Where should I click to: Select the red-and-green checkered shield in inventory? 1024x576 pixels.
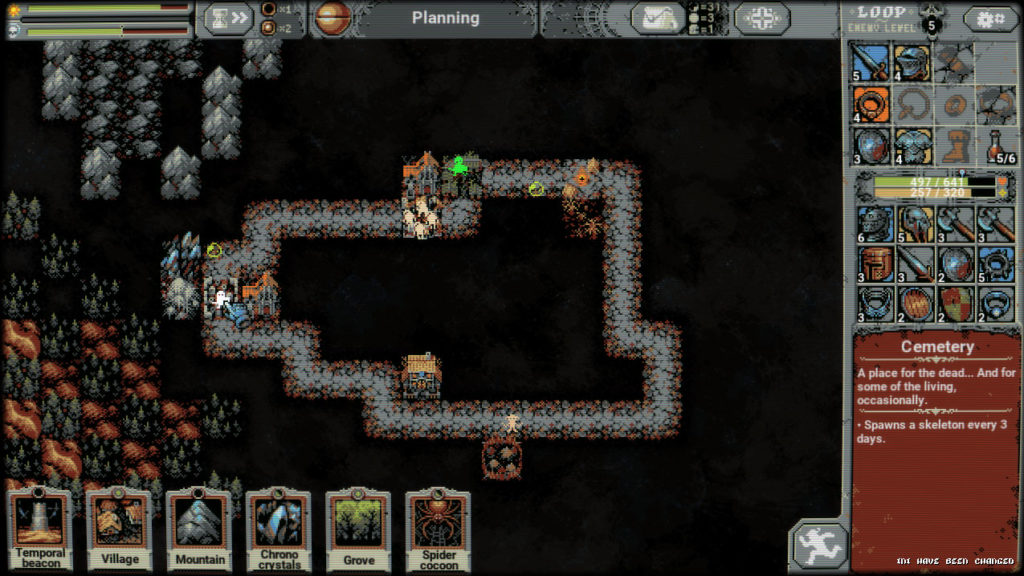click(x=954, y=303)
